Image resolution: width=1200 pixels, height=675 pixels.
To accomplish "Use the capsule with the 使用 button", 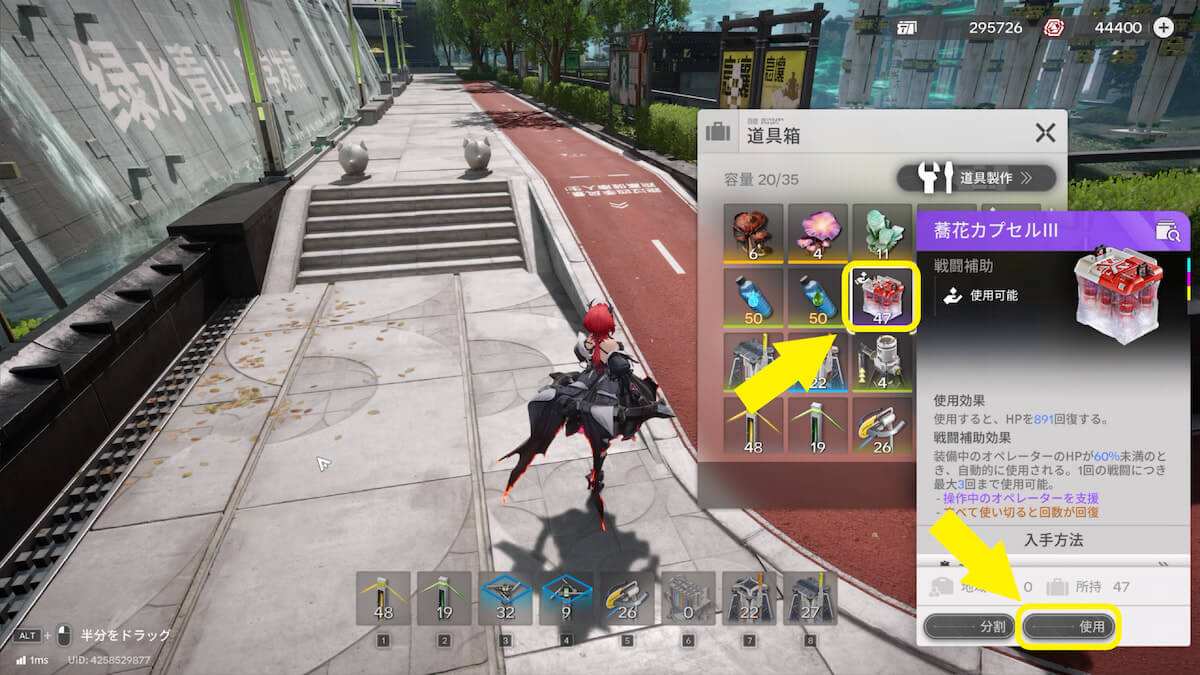I will 1069,627.
